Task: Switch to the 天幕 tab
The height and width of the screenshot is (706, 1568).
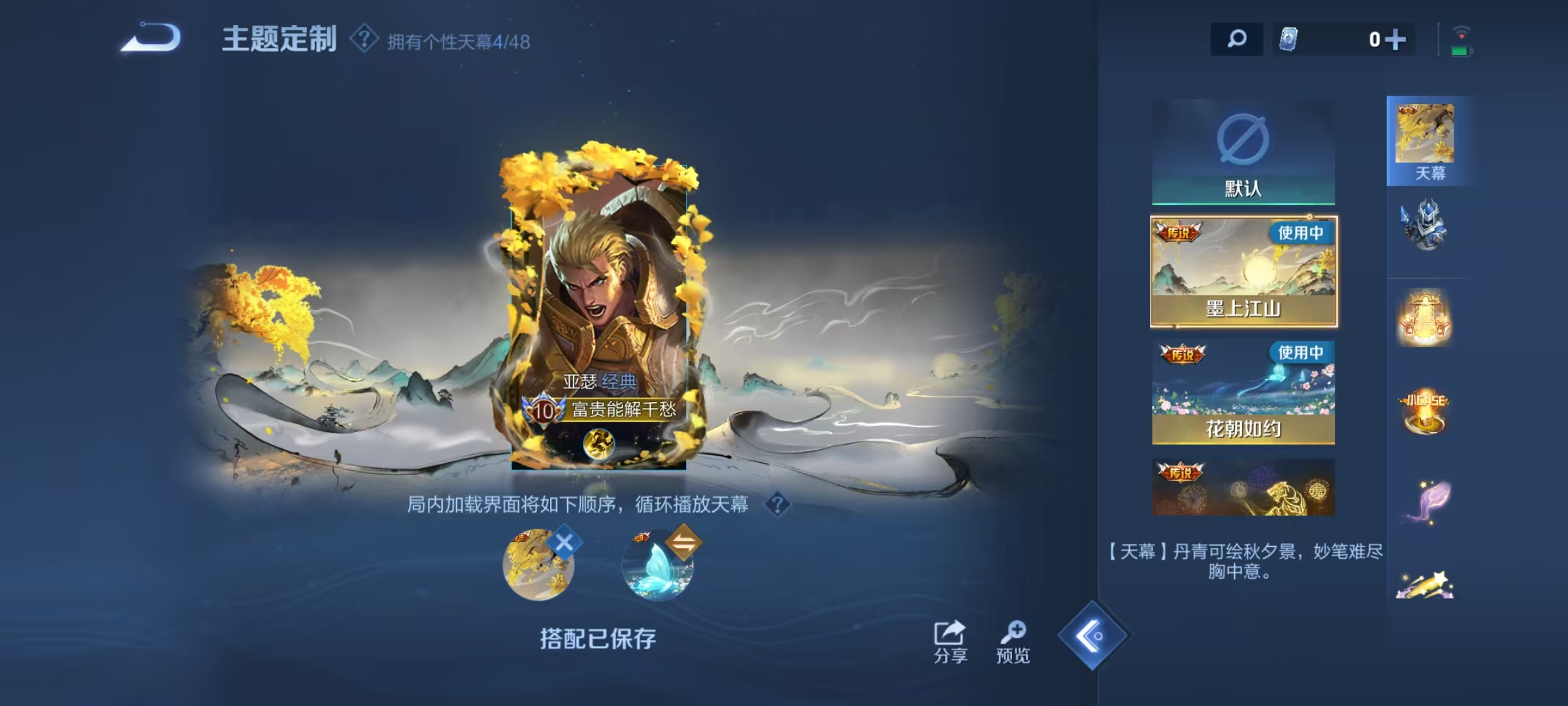Action: (x=1428, y=141)
